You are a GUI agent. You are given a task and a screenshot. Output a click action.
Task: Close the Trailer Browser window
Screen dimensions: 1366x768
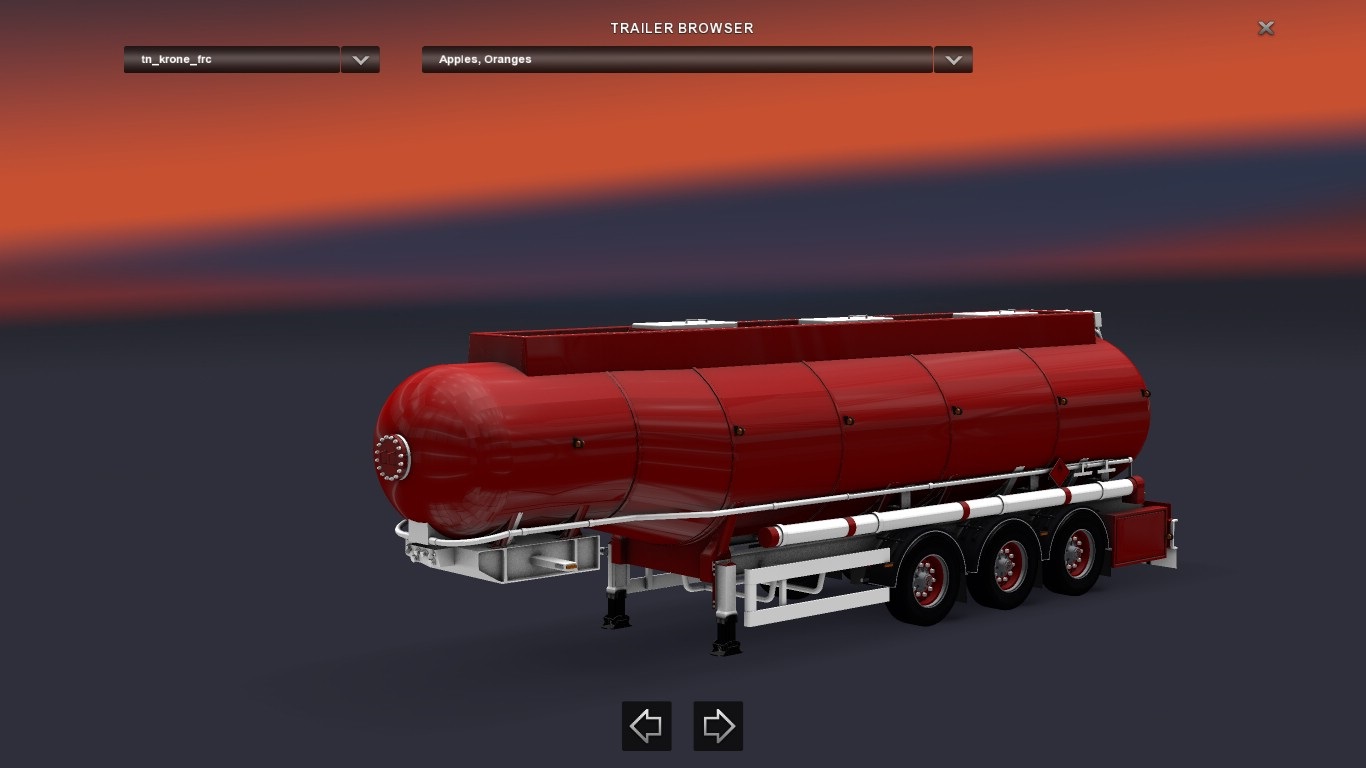(x=1266, y=28)
